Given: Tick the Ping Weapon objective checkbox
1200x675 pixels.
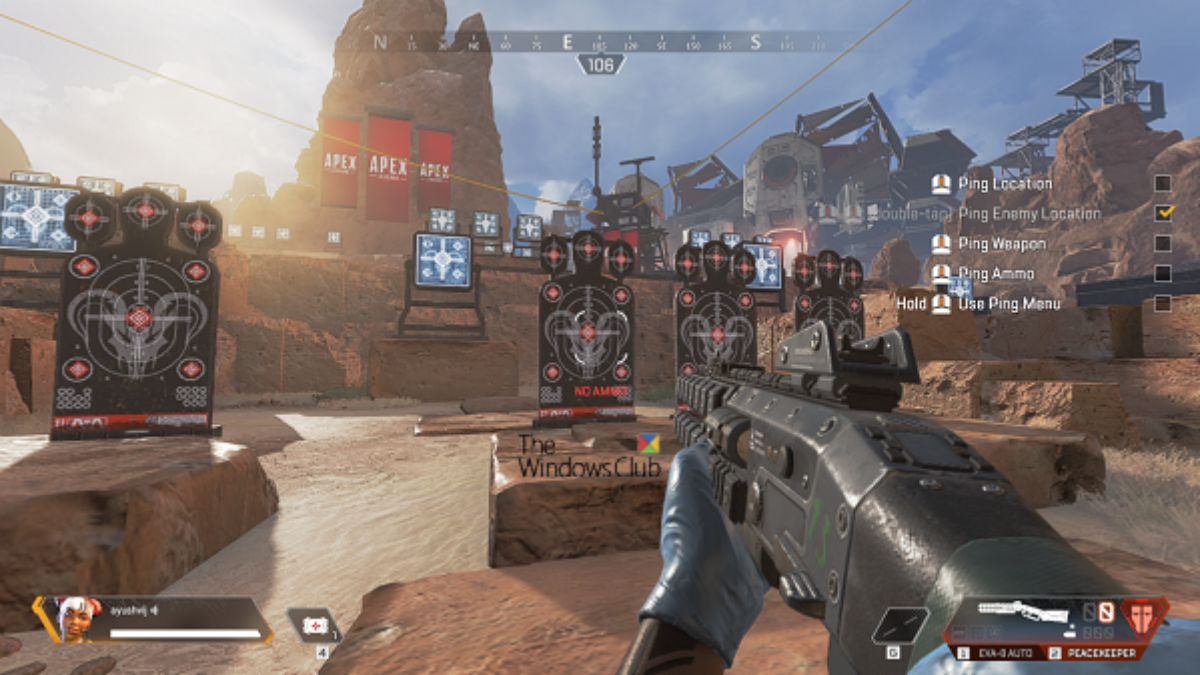Looking at the screenshot, I should click(1162, 243).
